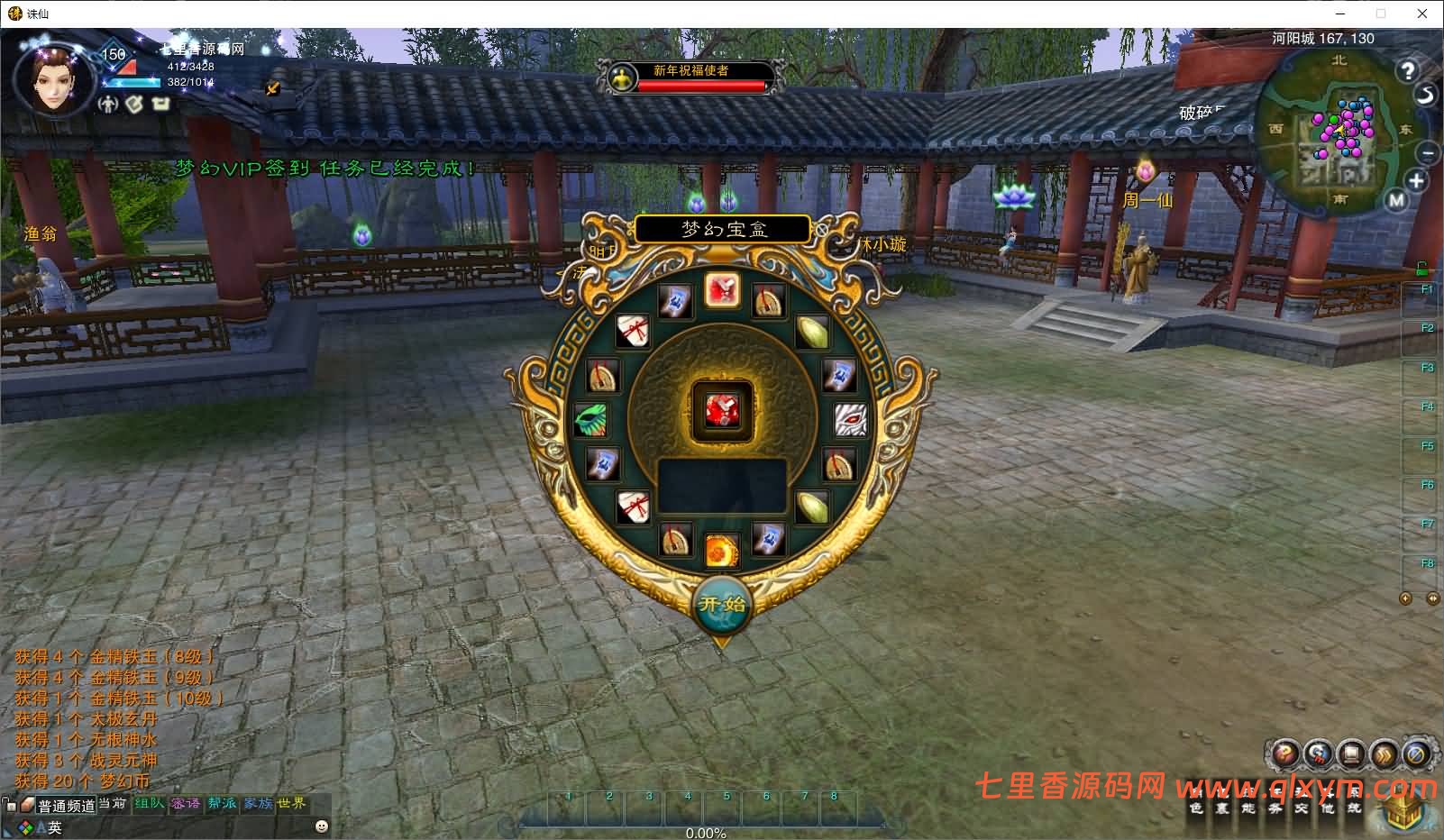Toggle the world map with the M button
This screenshot has height=840, width=1444.
pyautogui.click(x=1397, y=199)
